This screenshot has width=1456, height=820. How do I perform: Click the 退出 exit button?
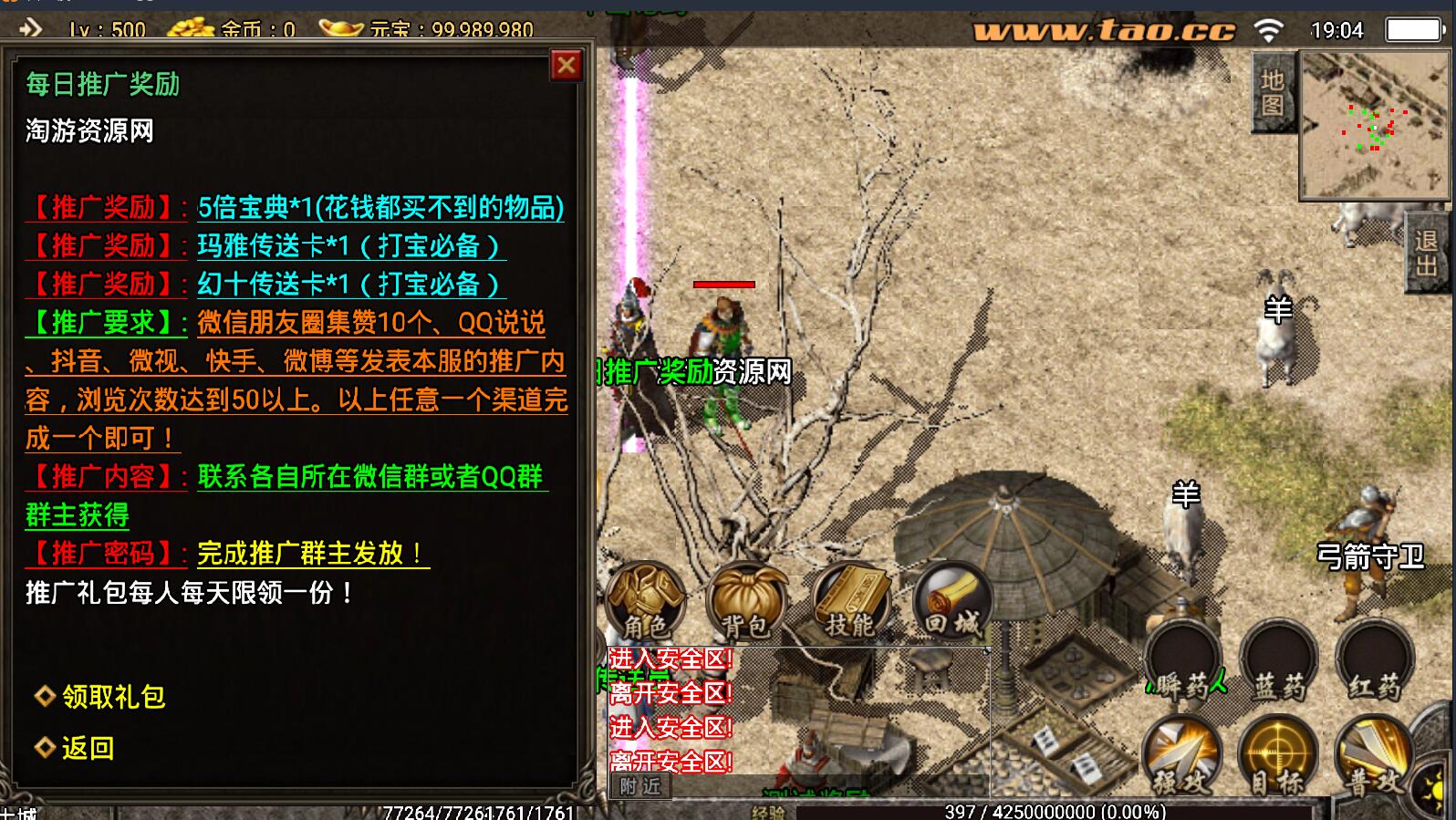(x=1426, y=253)
